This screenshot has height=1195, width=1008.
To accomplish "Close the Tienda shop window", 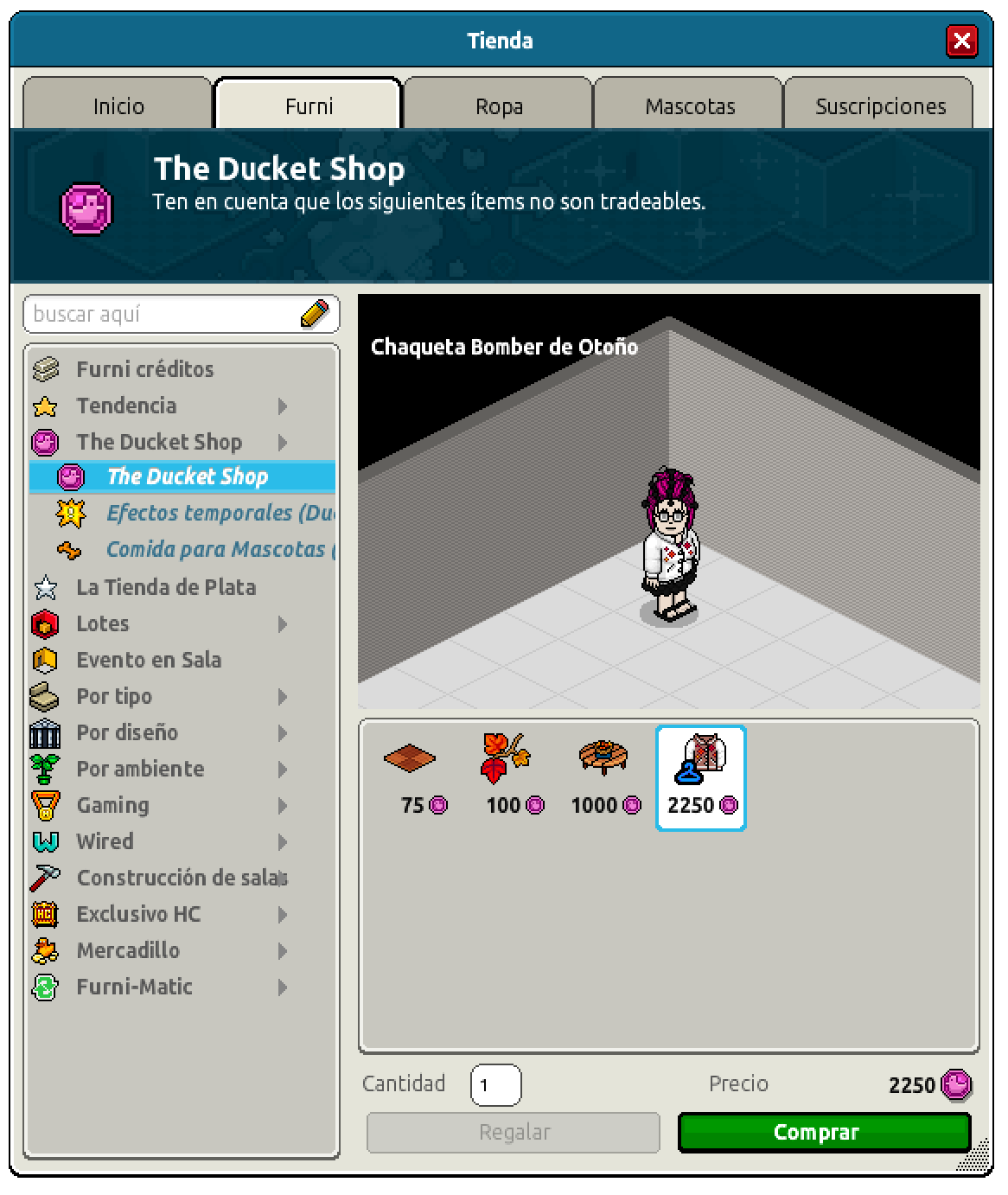I will (961, 41).
